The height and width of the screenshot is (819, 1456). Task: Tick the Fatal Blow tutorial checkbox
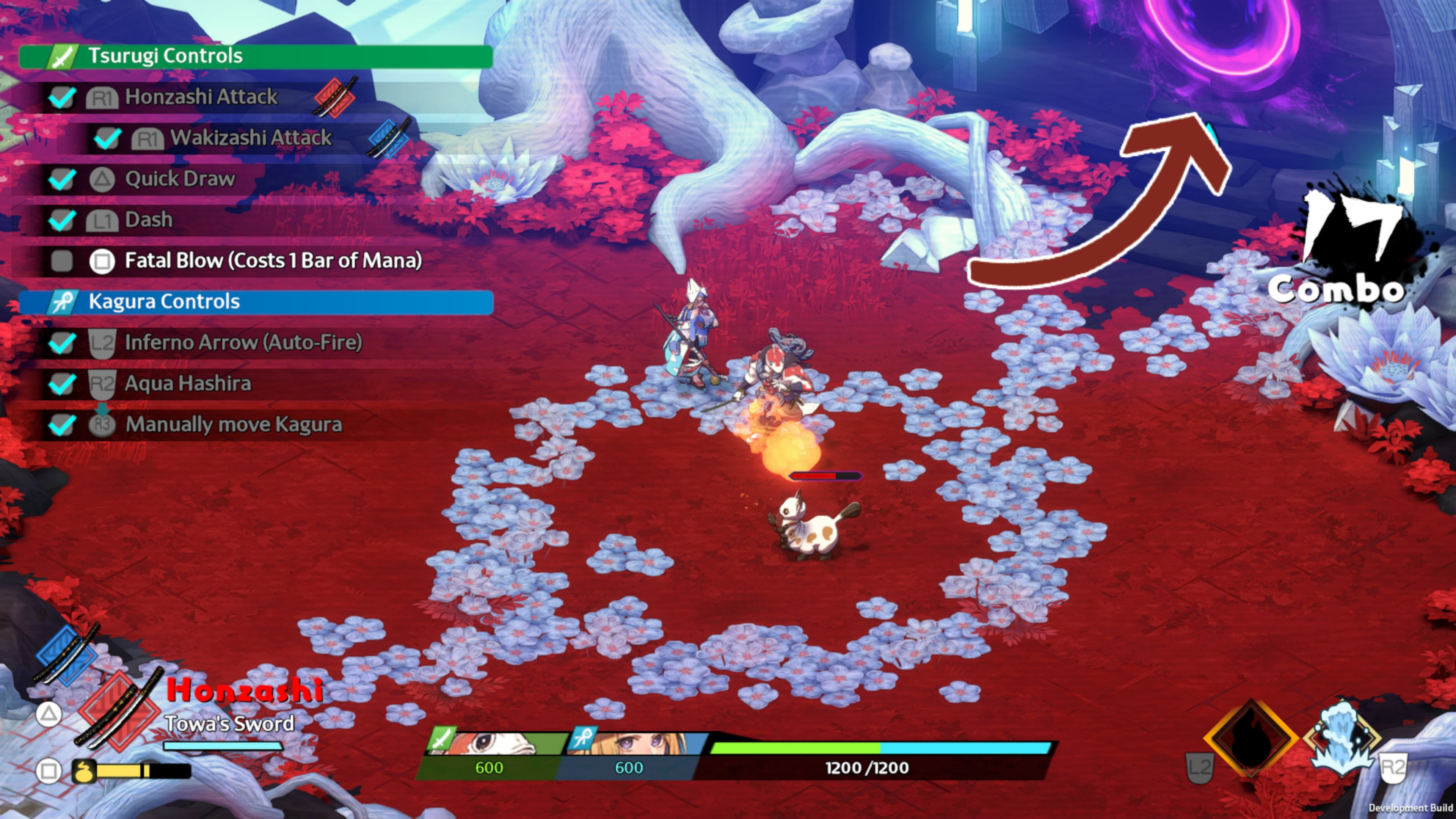(61, 261)
